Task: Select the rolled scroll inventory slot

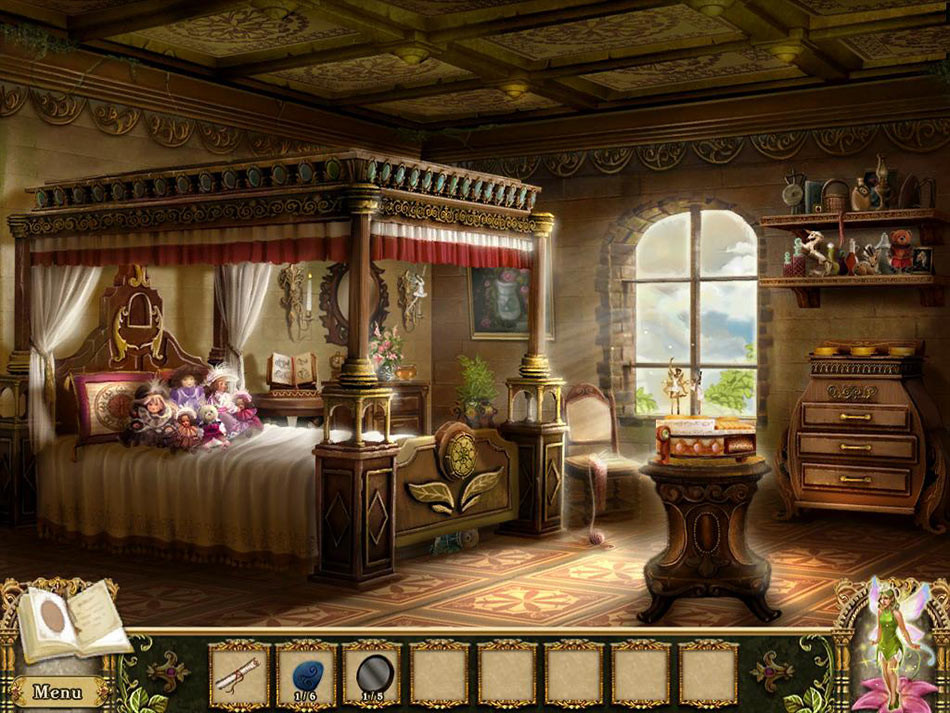Action: click(x=239, y=674)
